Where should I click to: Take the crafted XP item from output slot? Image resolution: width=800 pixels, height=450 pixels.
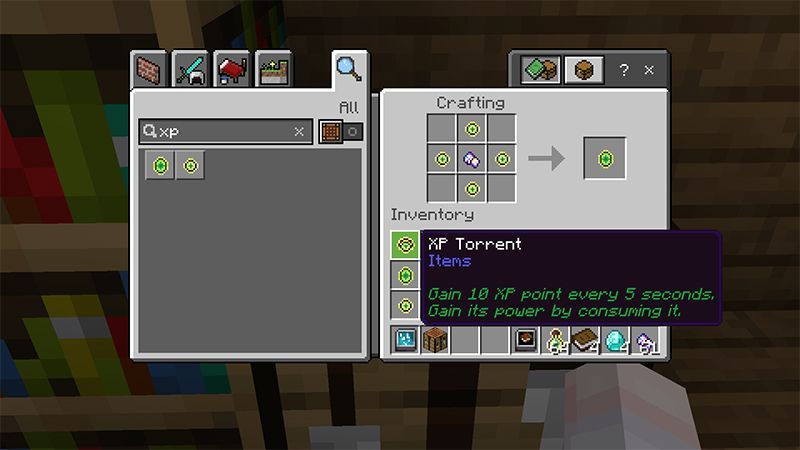coord(604,158)
